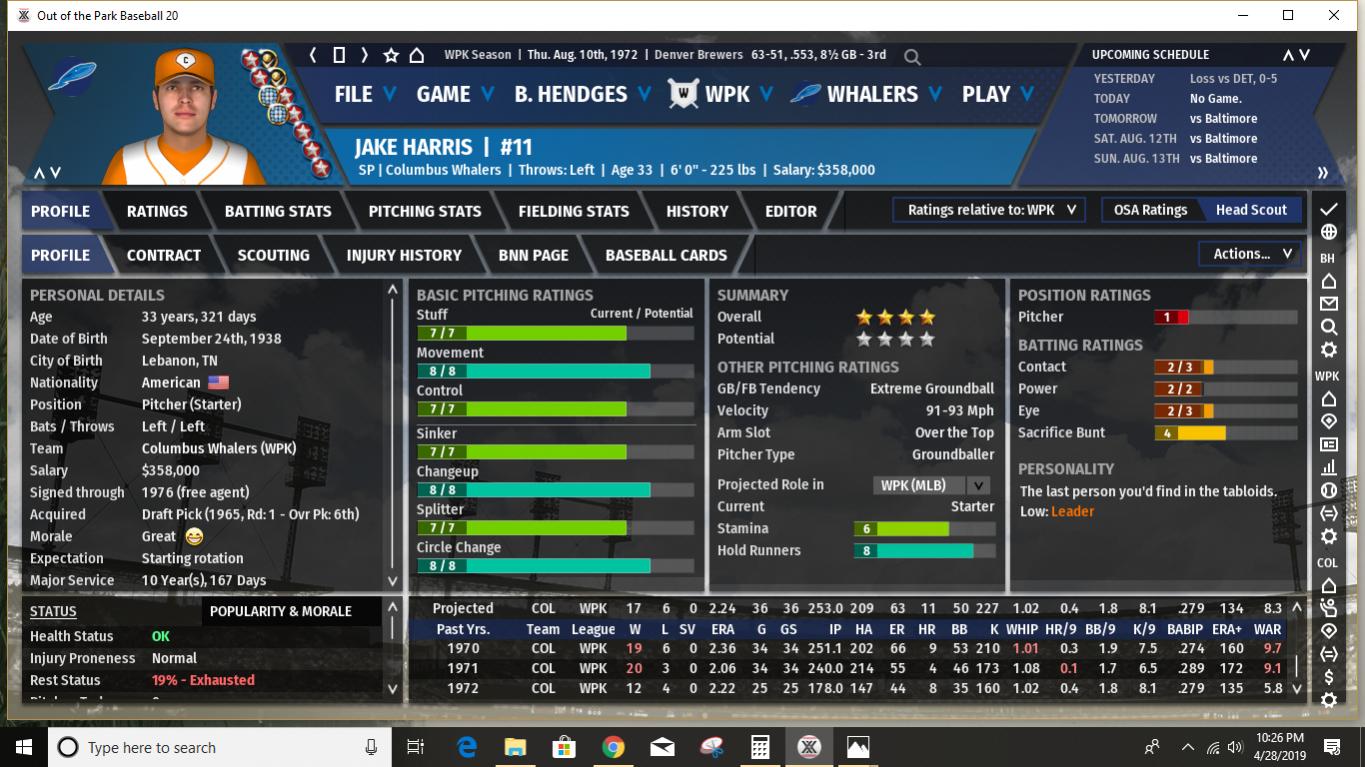Show the FIELDING STATS tab
The image size is (1365, 767).
pos(574,211)
